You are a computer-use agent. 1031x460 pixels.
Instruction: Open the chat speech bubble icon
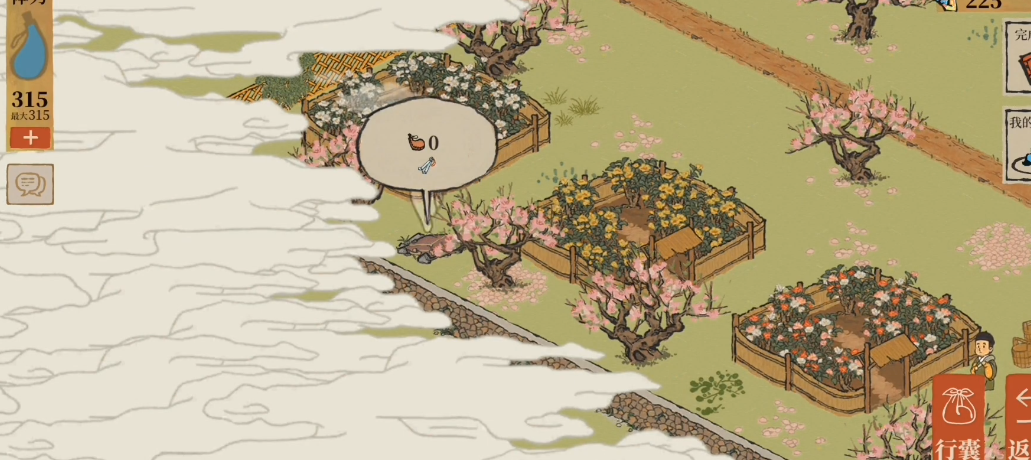point(30,185)
